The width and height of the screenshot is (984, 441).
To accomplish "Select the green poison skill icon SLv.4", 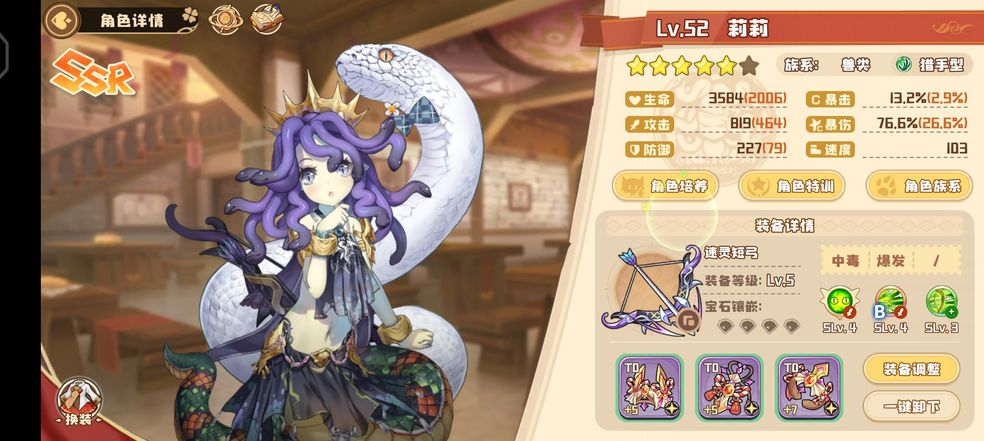I will pos(836,302).
